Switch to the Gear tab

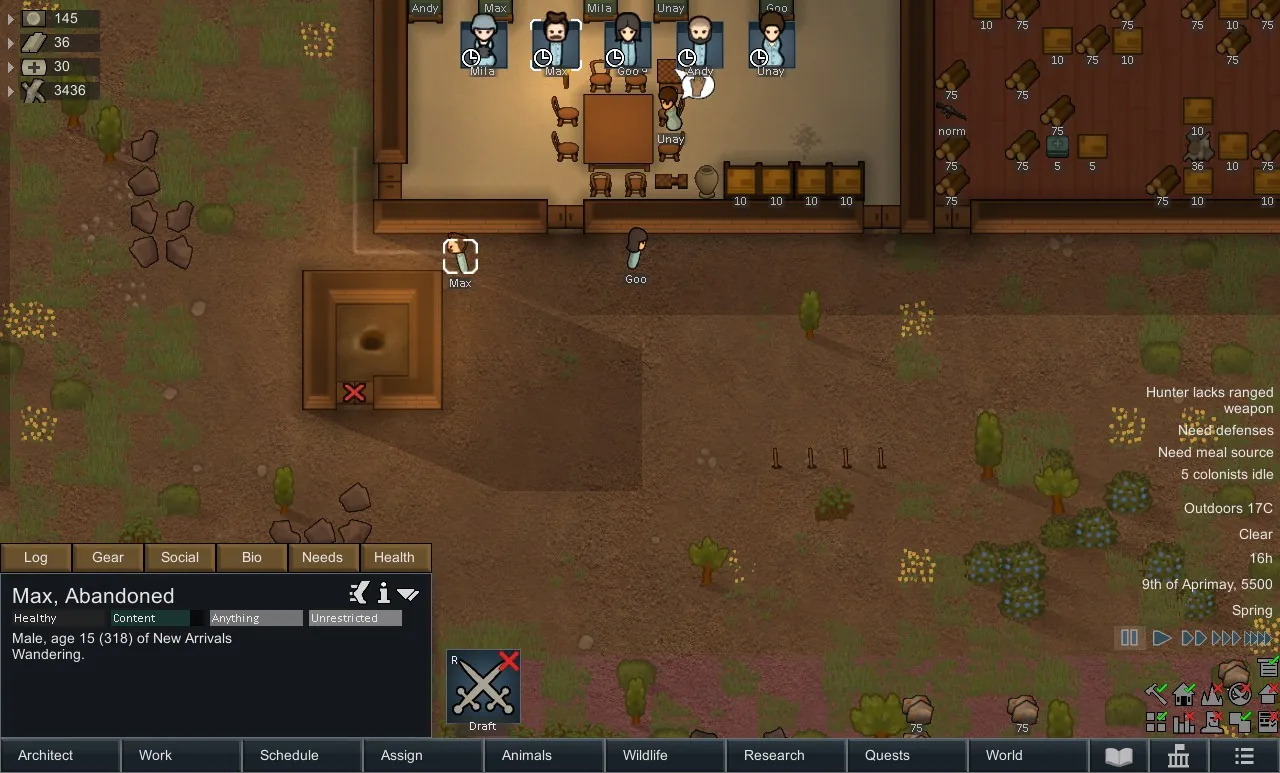108,557
